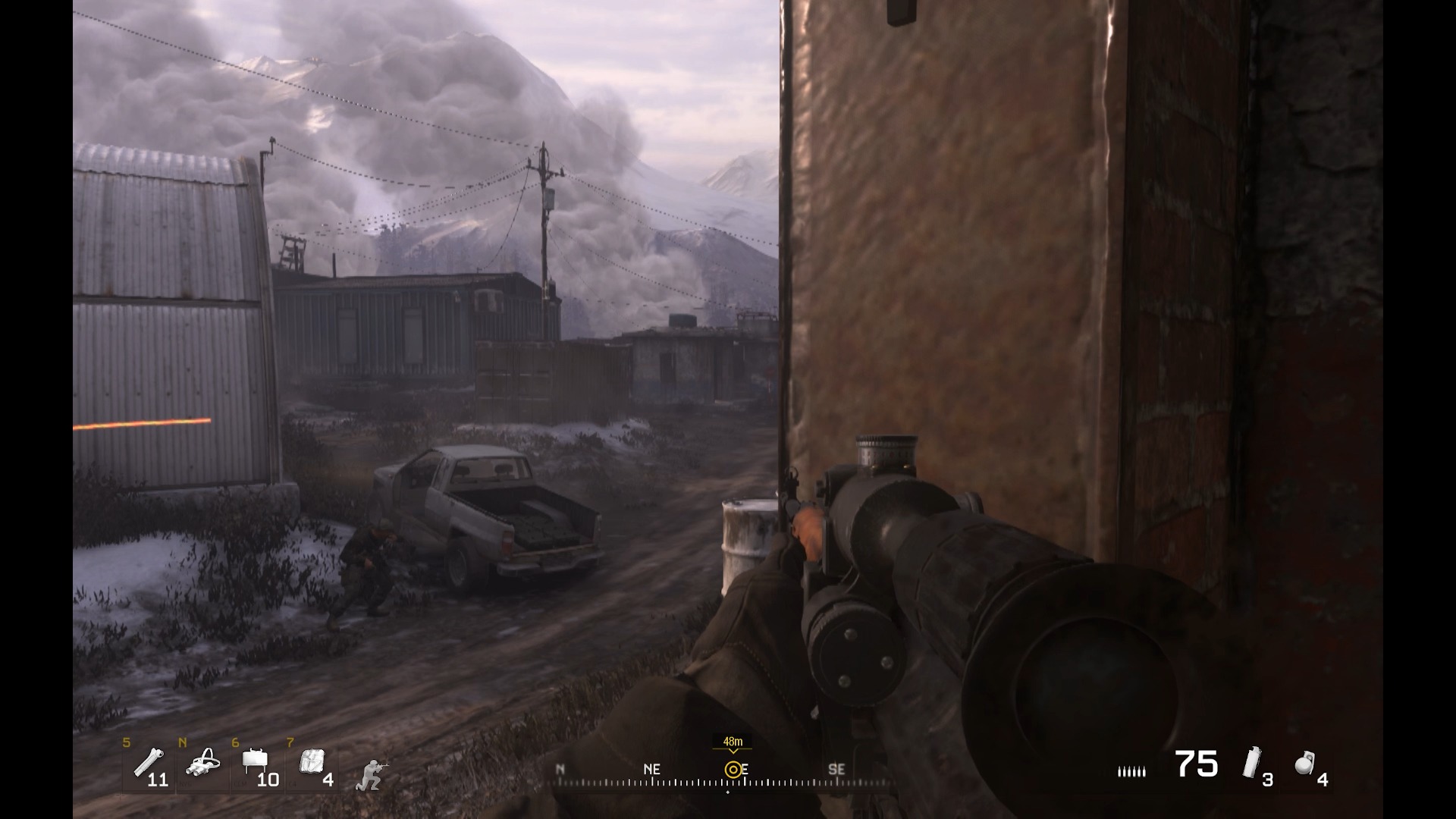Choose the C4 explosive pack slot
This screenshot has width=1456, height=819.
[x=312, y=761]
